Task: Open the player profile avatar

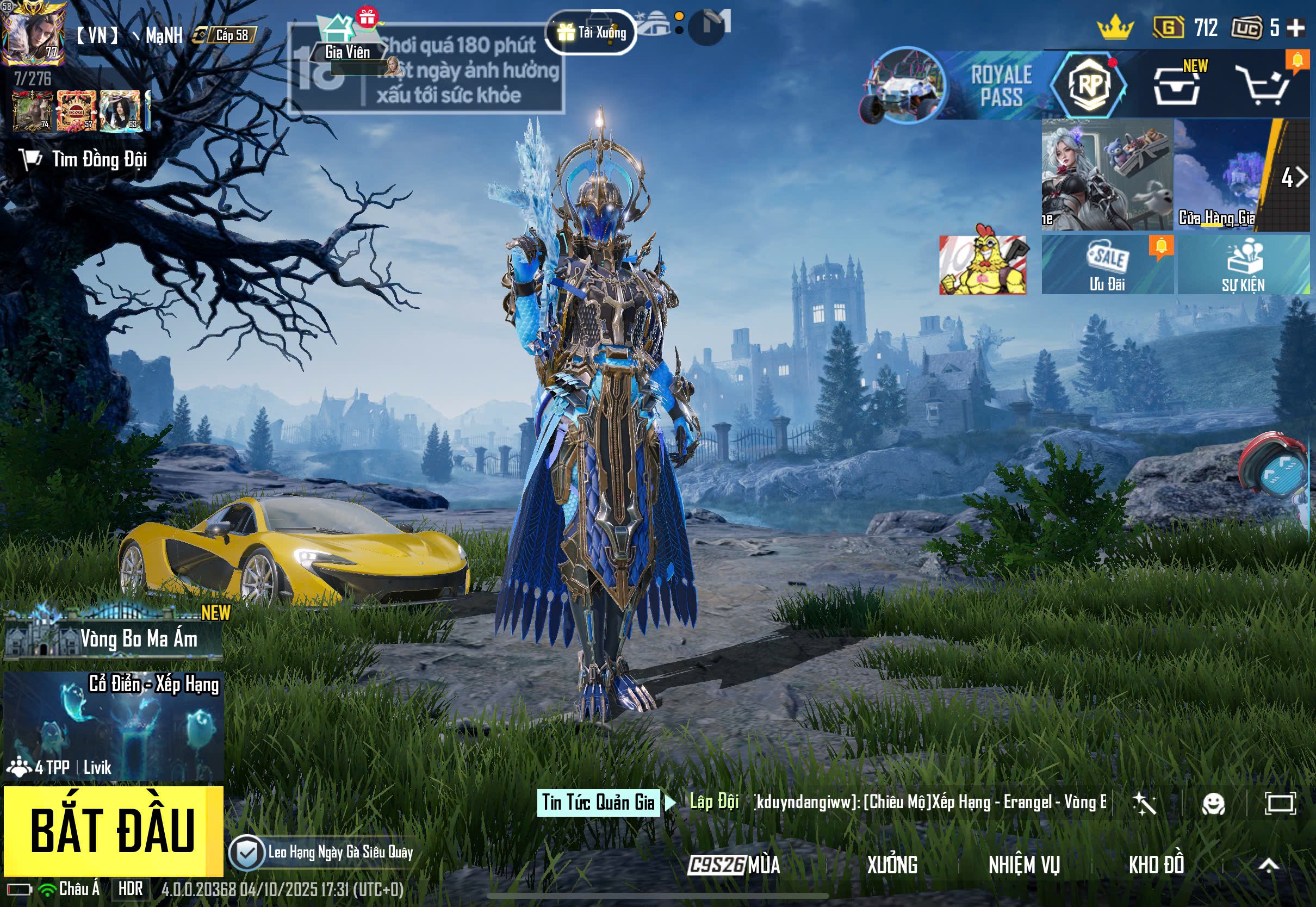Action: [33, 33]
